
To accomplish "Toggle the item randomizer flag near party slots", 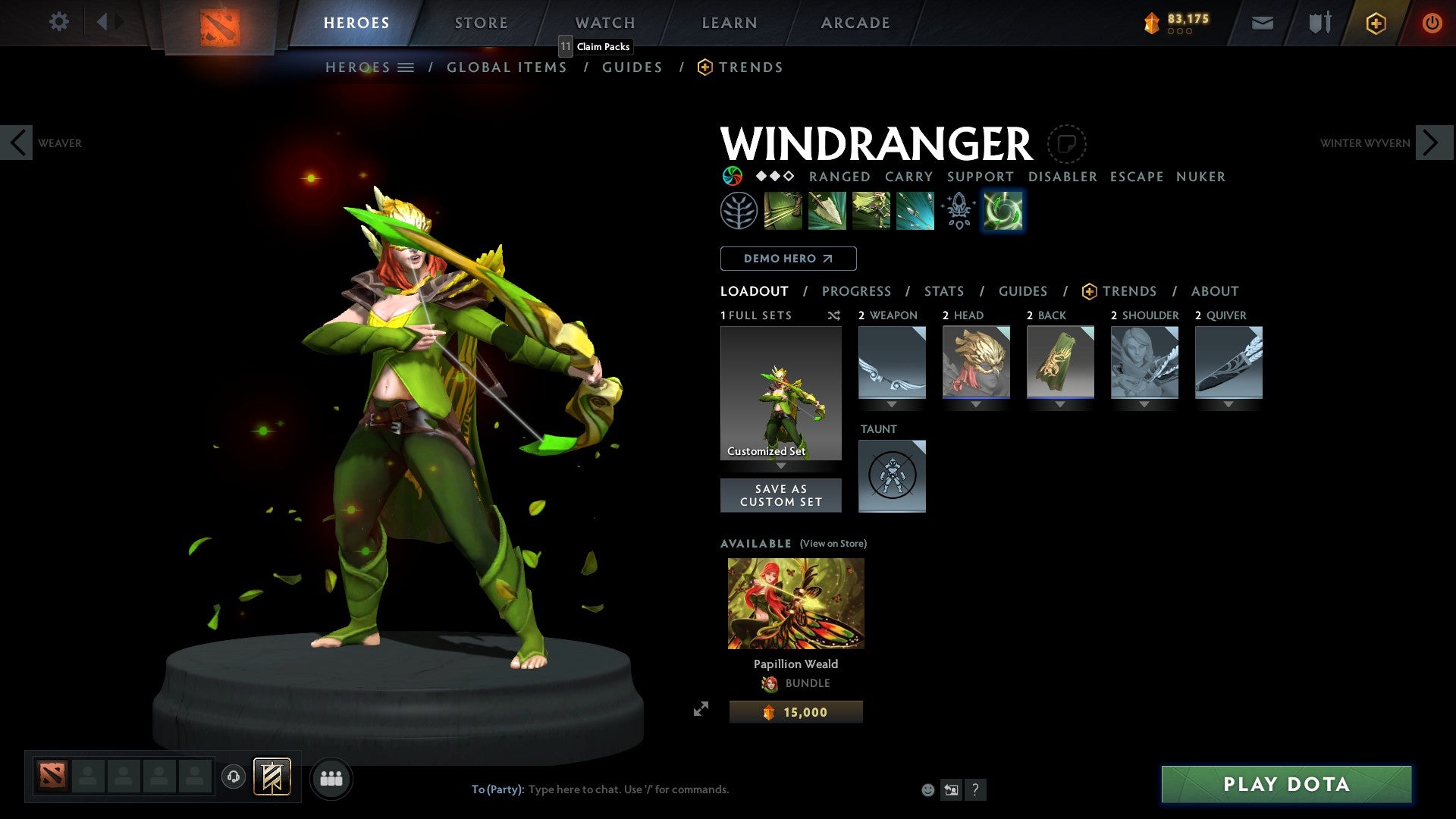I will [x=272, y=777].
